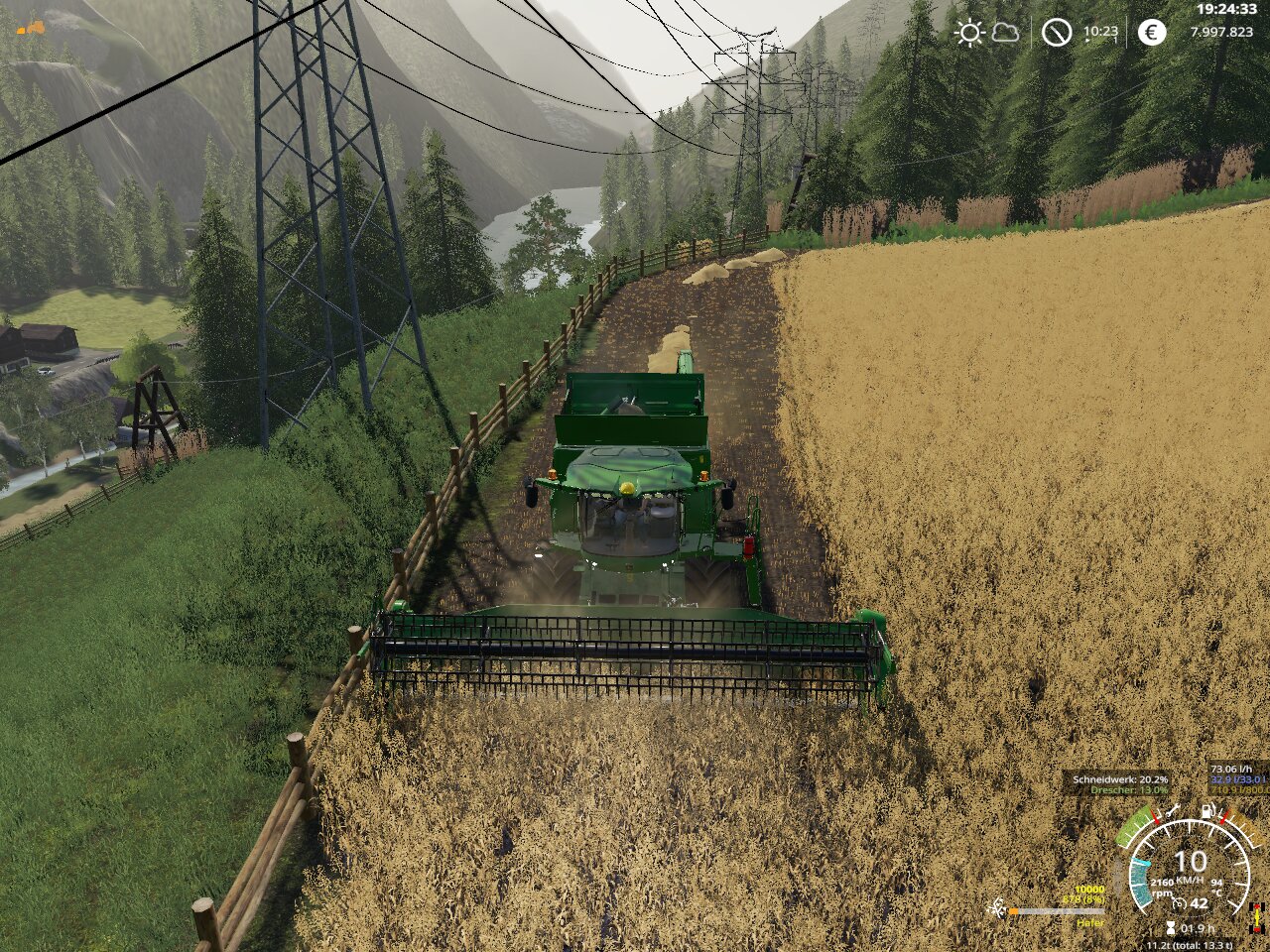Screen dimensions: 1270x952
Task: Click the wrench vehicle damage icon
Action: 1175,811
